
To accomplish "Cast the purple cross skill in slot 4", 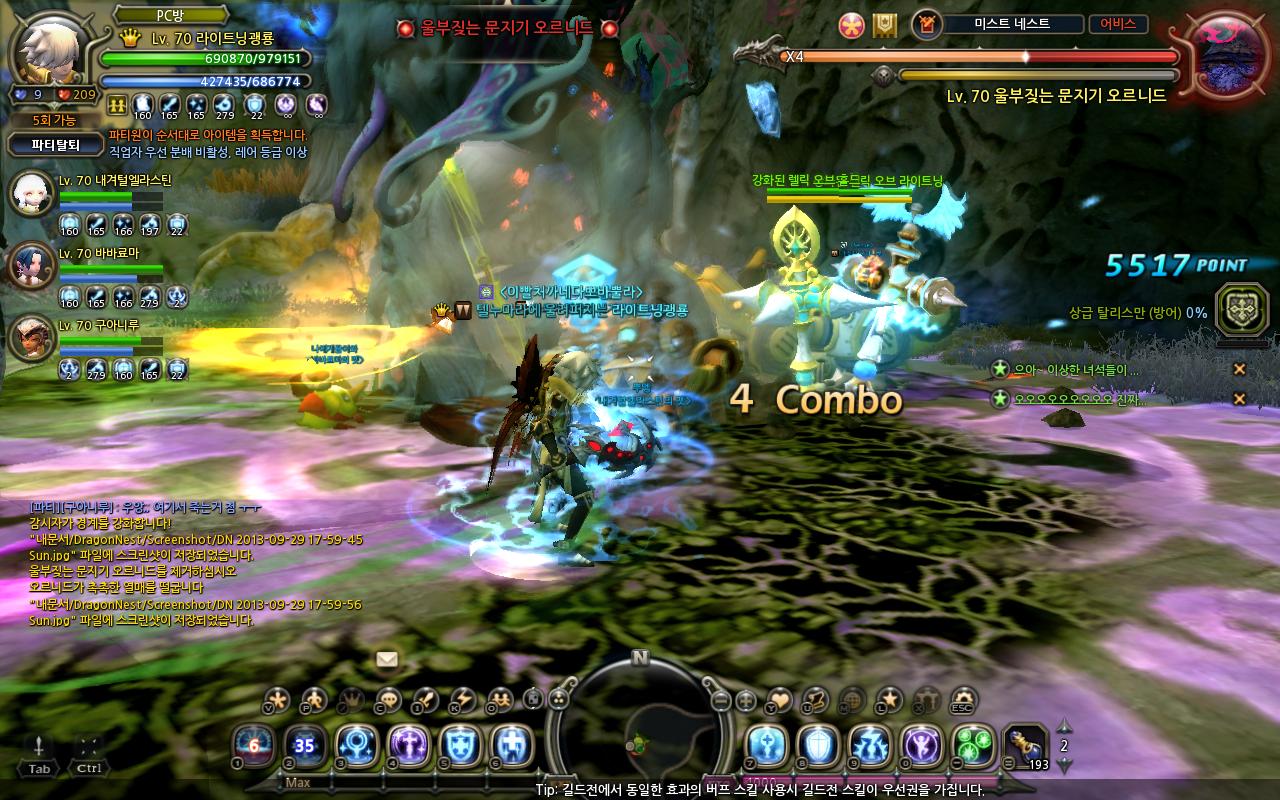I will (409, 746).
